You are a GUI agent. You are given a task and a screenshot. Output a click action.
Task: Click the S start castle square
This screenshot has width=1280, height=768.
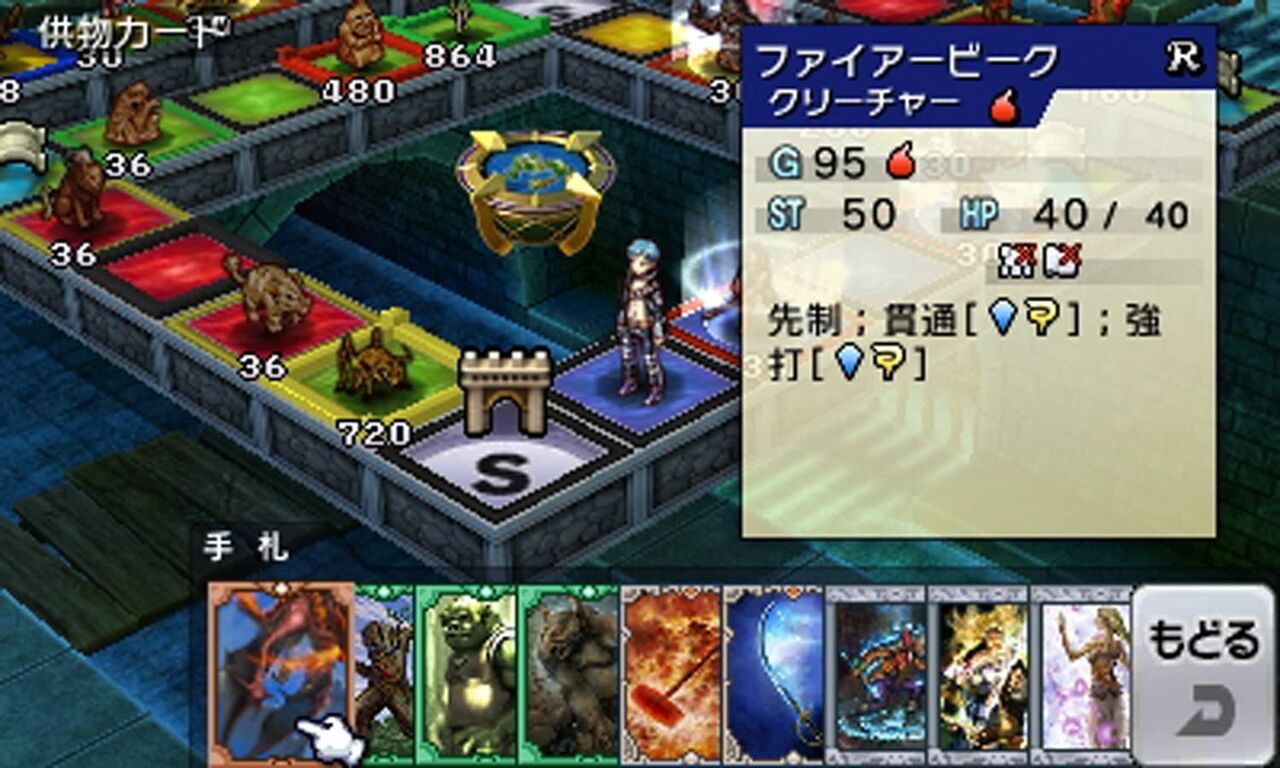click(505, 460)
